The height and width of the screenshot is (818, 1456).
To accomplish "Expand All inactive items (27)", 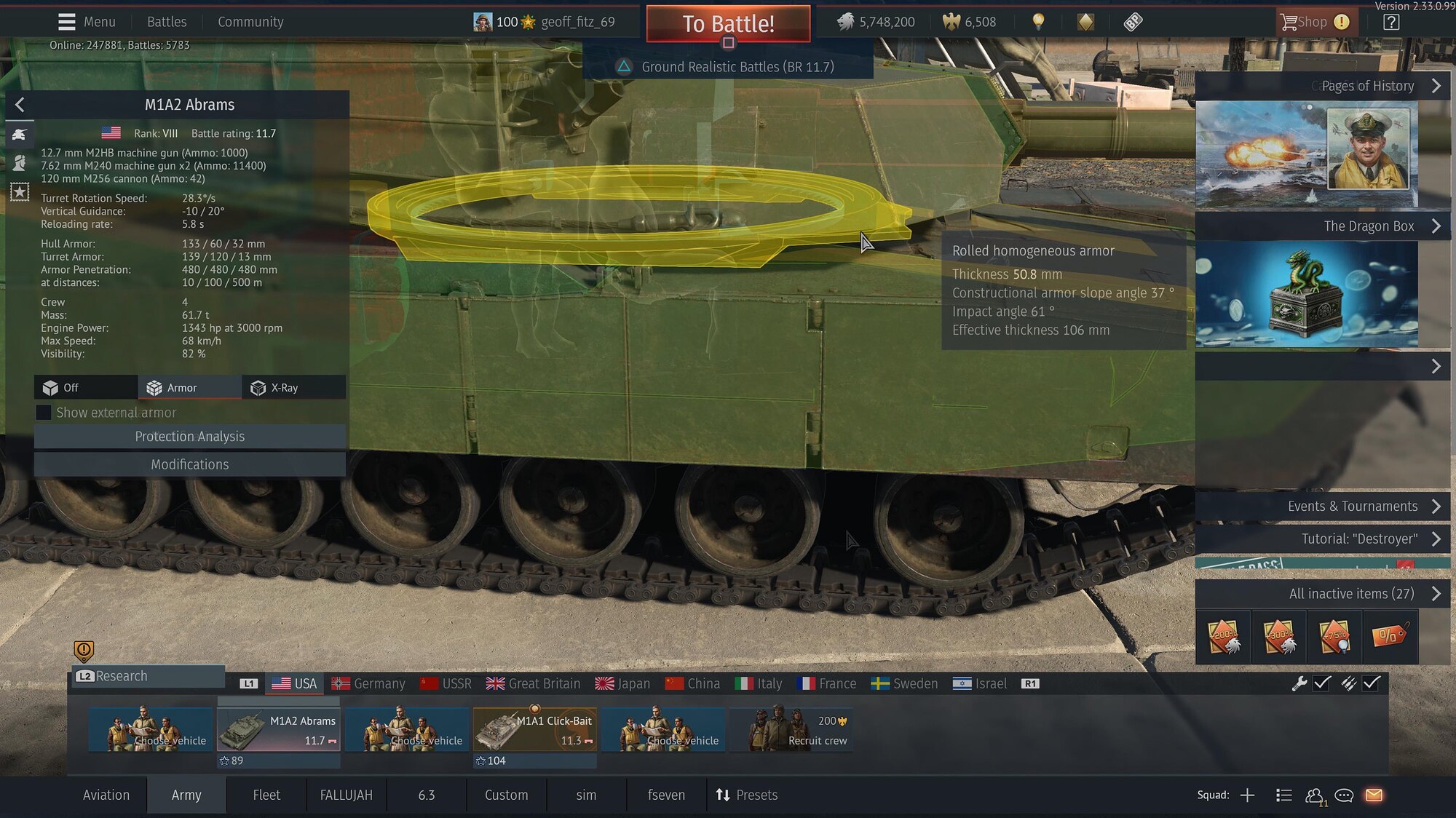I will point(1436,593).
